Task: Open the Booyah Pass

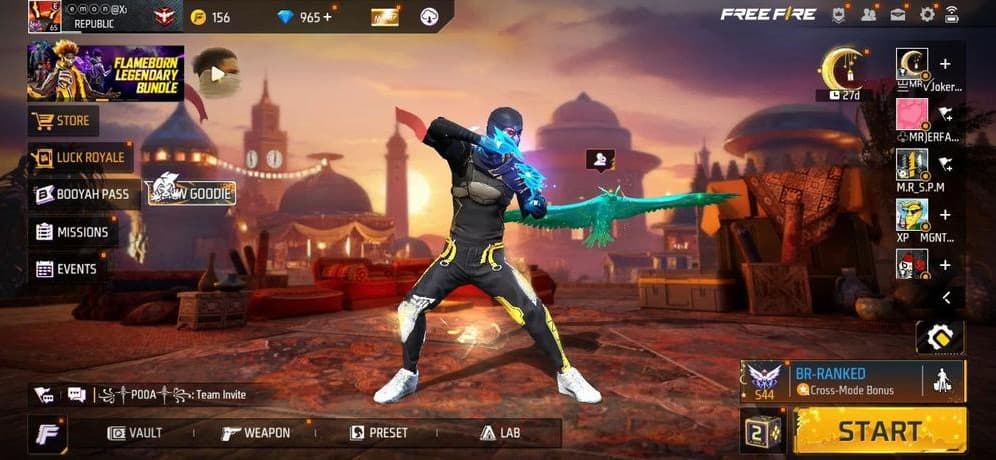Action: point(83,194)
